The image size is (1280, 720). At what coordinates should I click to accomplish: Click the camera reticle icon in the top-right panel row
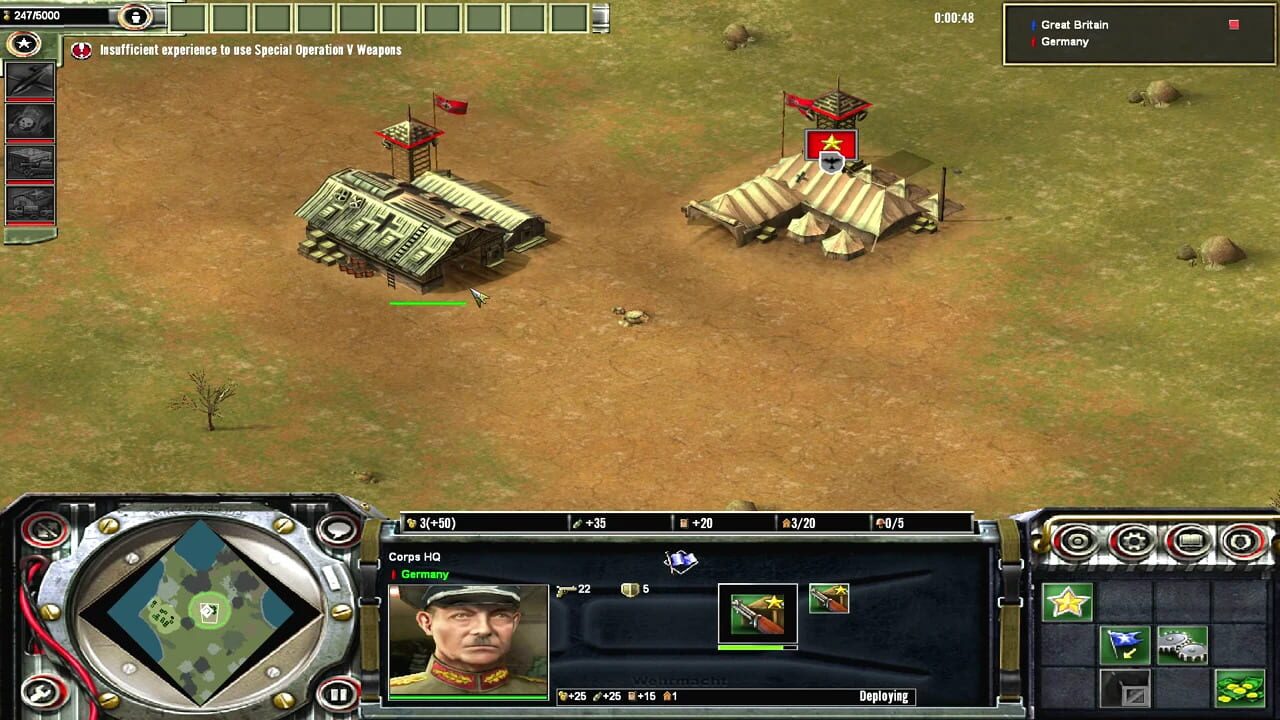(1077, 539)
